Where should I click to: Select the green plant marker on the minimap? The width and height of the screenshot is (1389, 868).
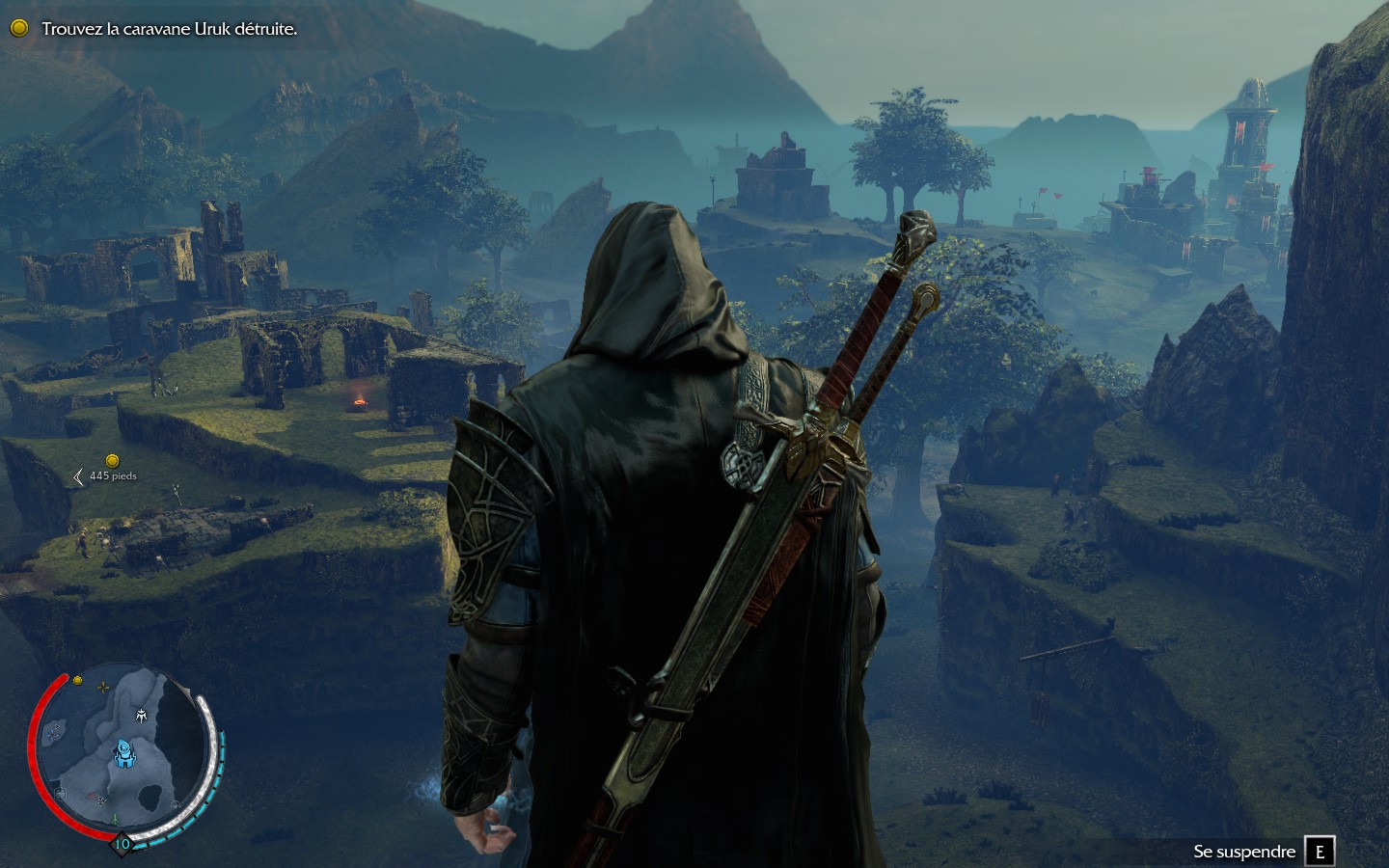click(116, 818)
